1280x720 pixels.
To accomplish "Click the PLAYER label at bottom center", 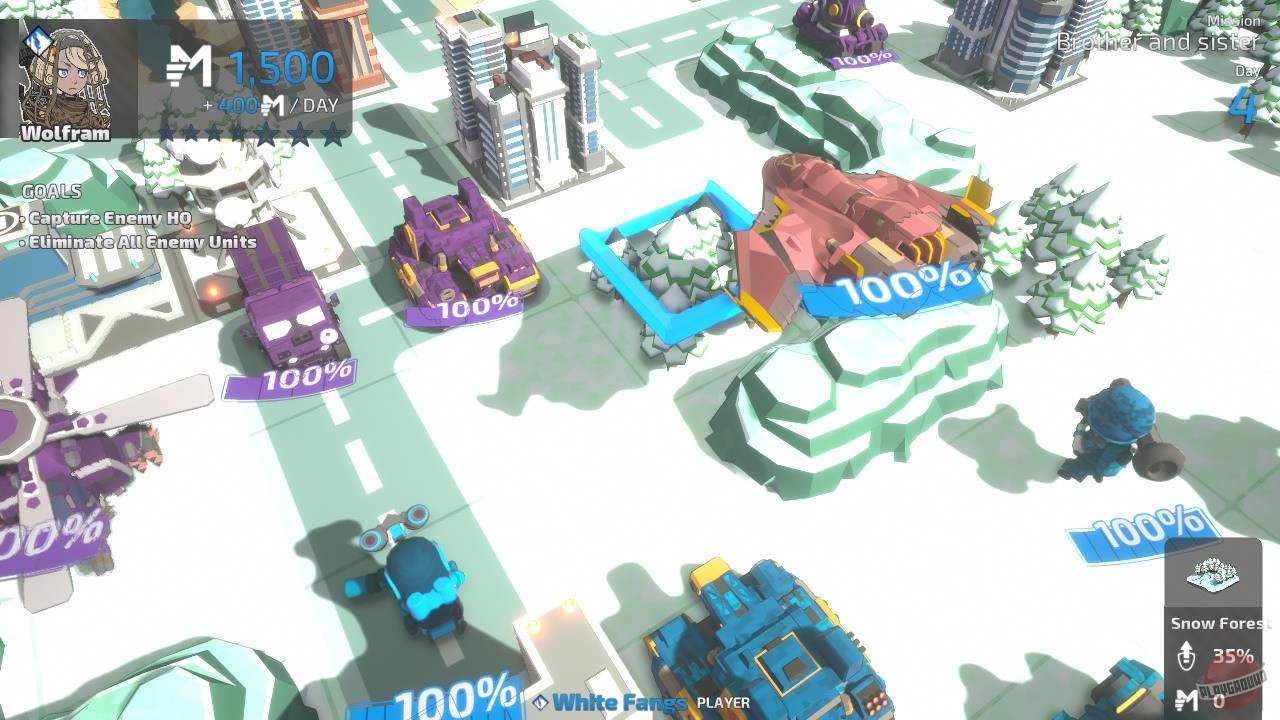I will [x=723, y=704].
